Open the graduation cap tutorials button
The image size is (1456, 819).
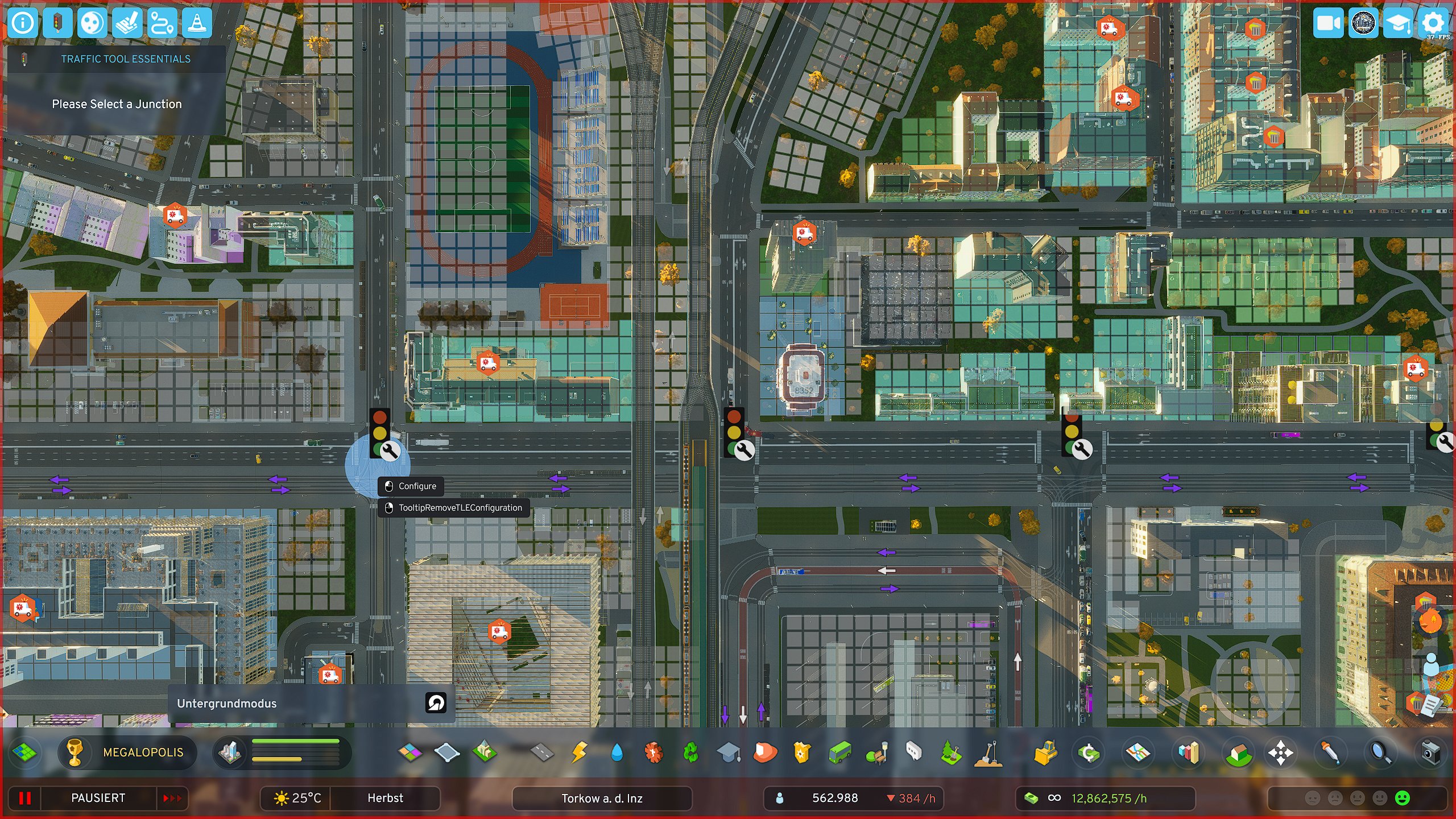1397,23
